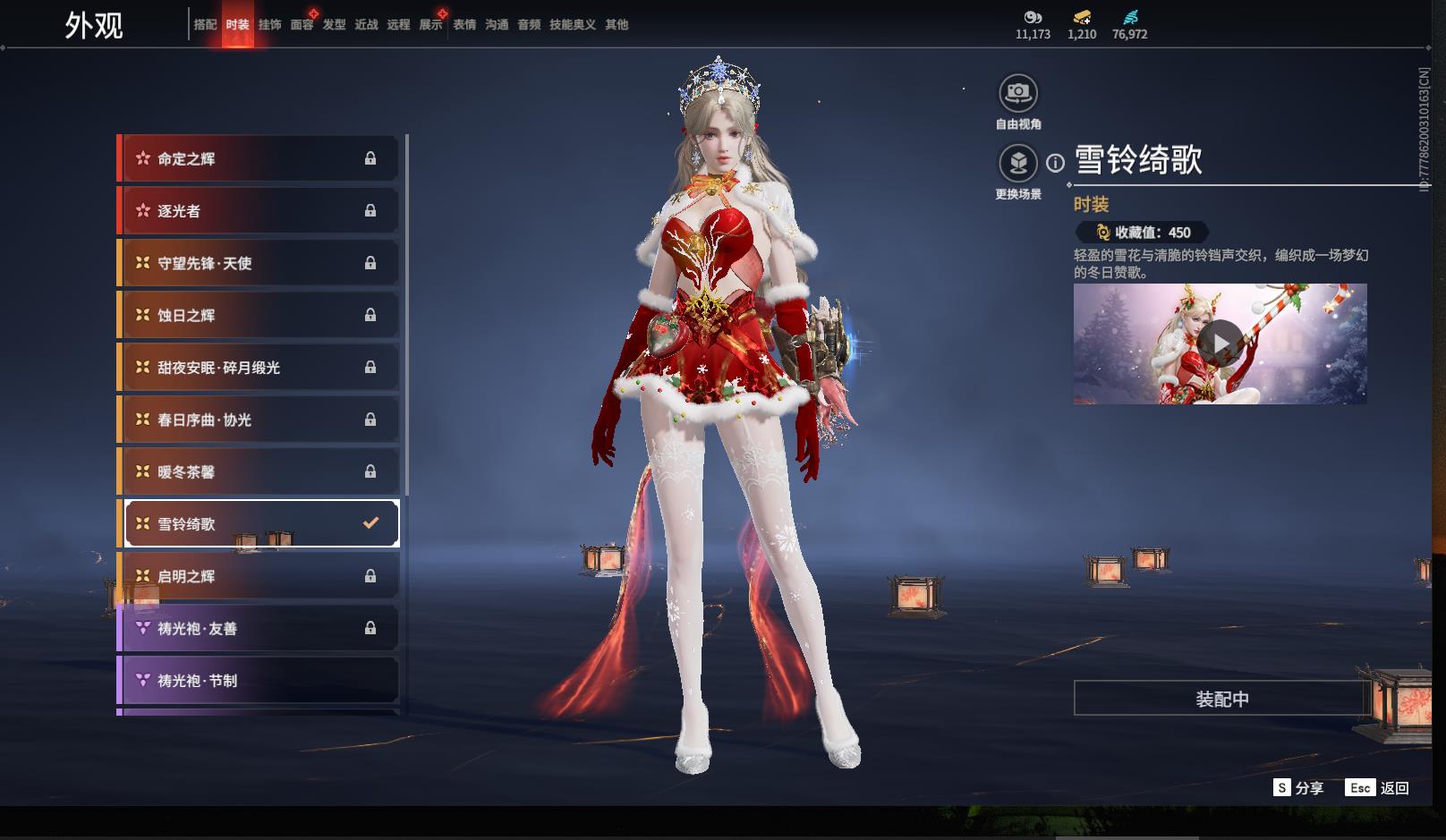This screenshot has height=840, width=1446.
Task: Switch to the 发型 hairstyle tab
Action: click(x=334, y=25)
